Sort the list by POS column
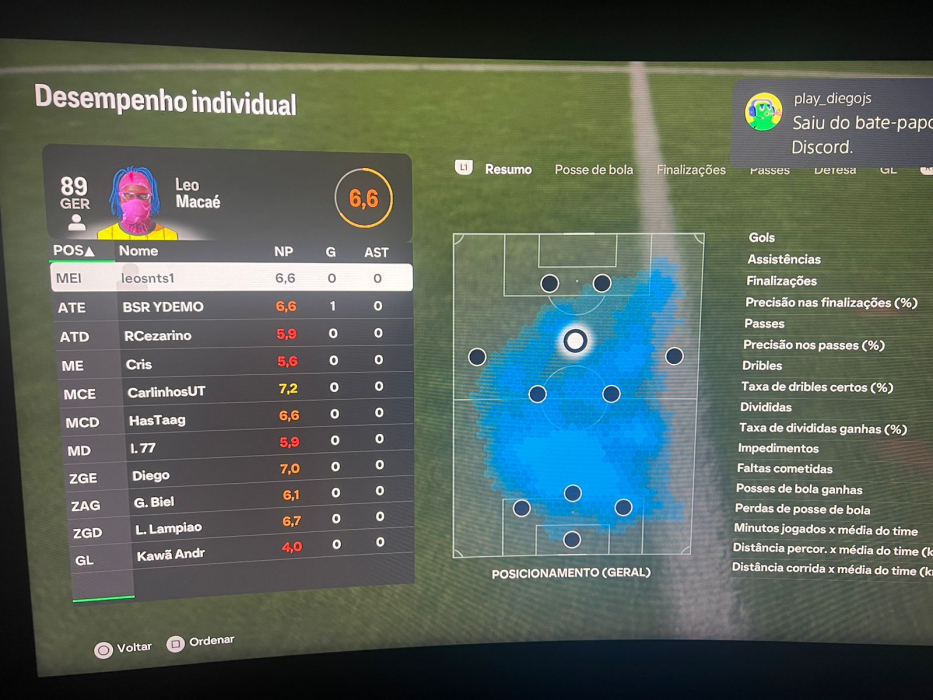Image resolution: width=933 pixels, height=700 pixels. [x=74, y=250]
